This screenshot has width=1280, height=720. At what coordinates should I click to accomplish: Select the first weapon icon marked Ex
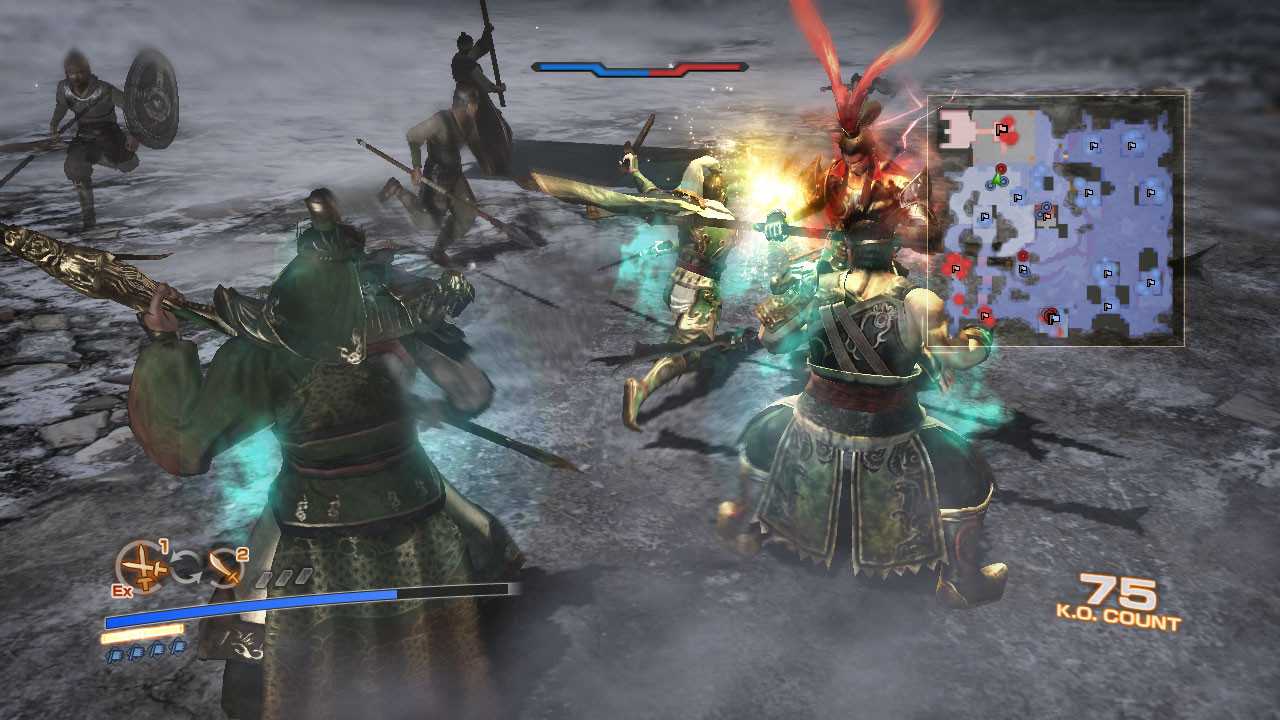(x=141, y=567)
